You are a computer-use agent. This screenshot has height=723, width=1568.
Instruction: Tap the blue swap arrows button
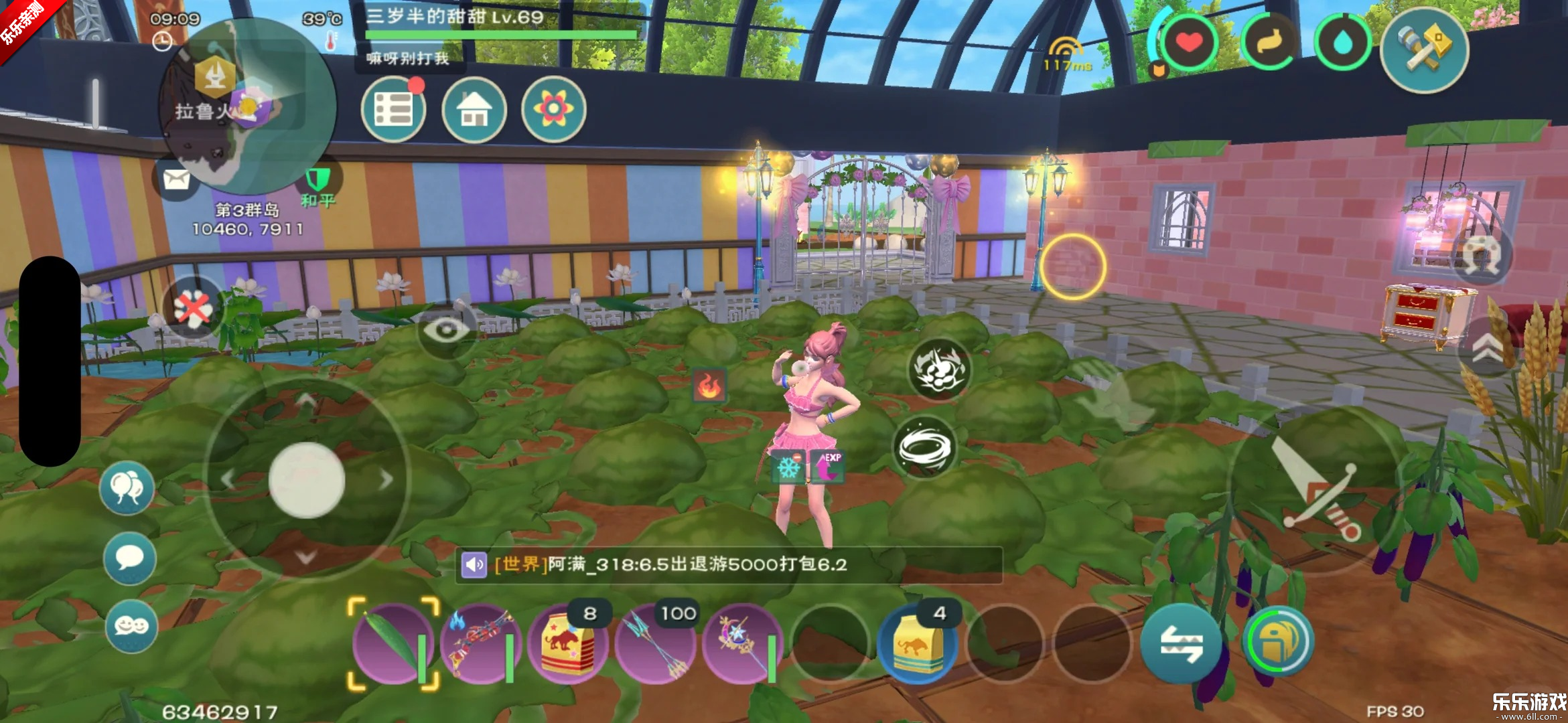coord(1181,644)
